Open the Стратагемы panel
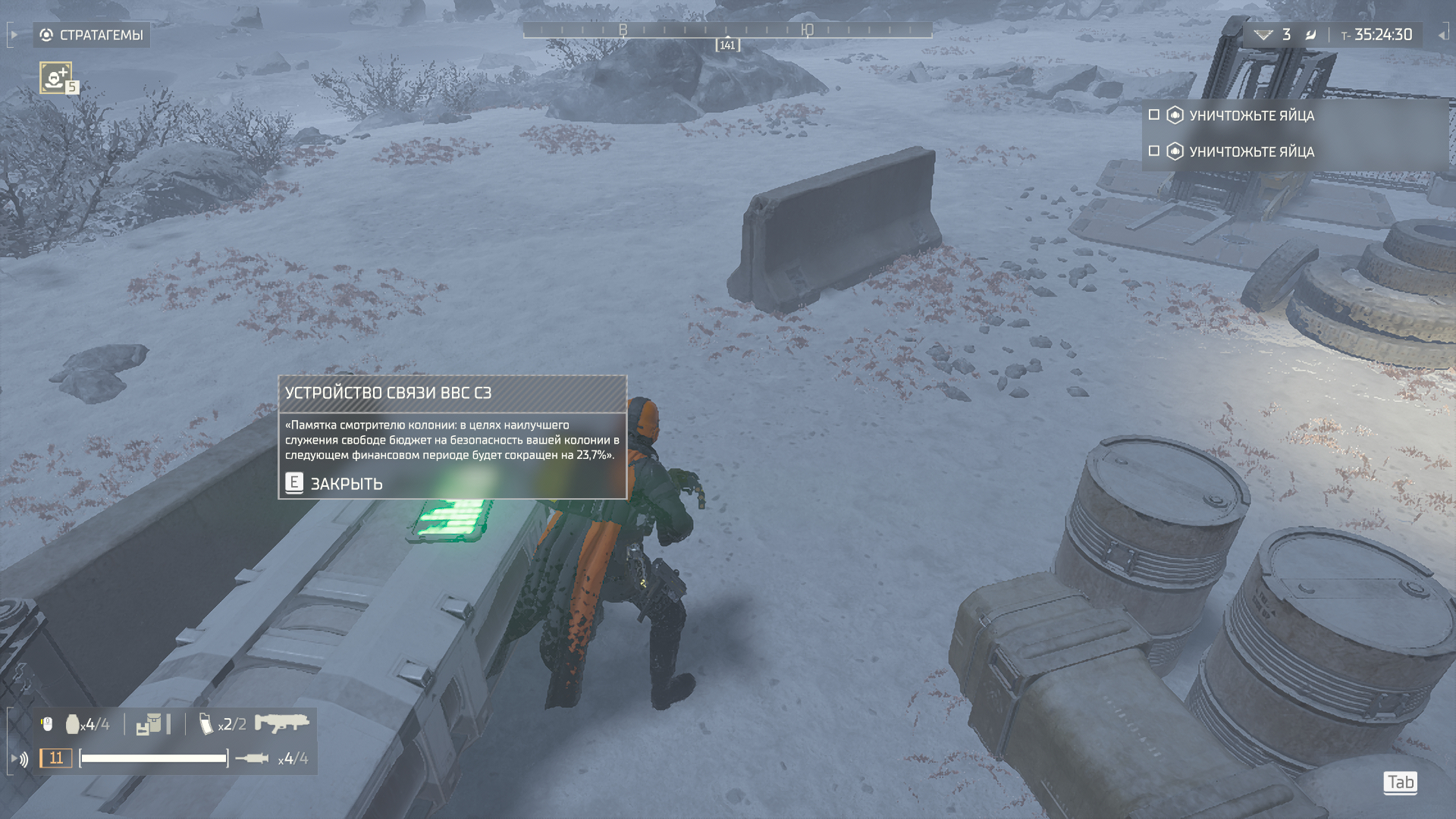 (92, 35)
